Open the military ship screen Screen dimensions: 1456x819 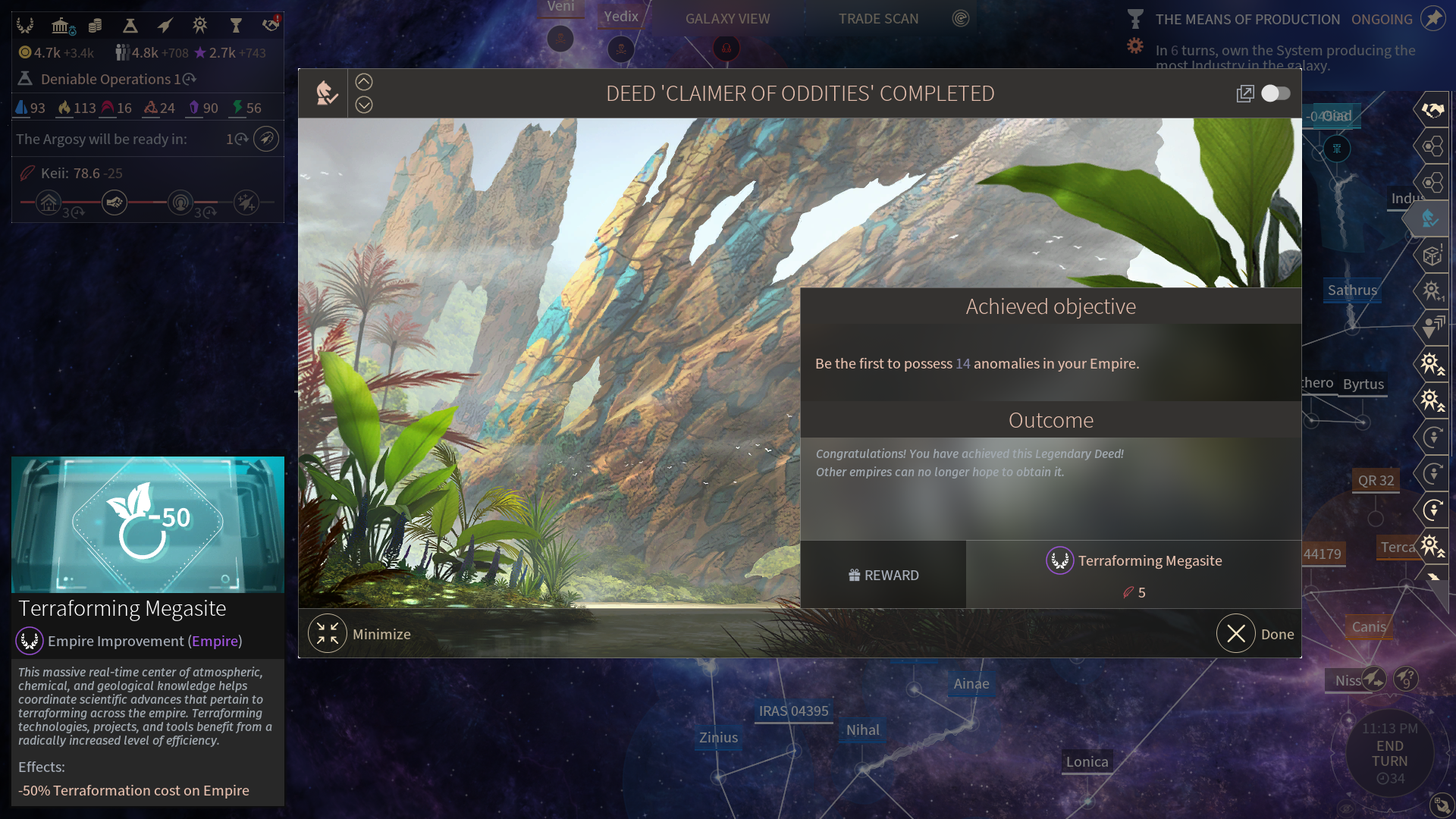(165, 26)
